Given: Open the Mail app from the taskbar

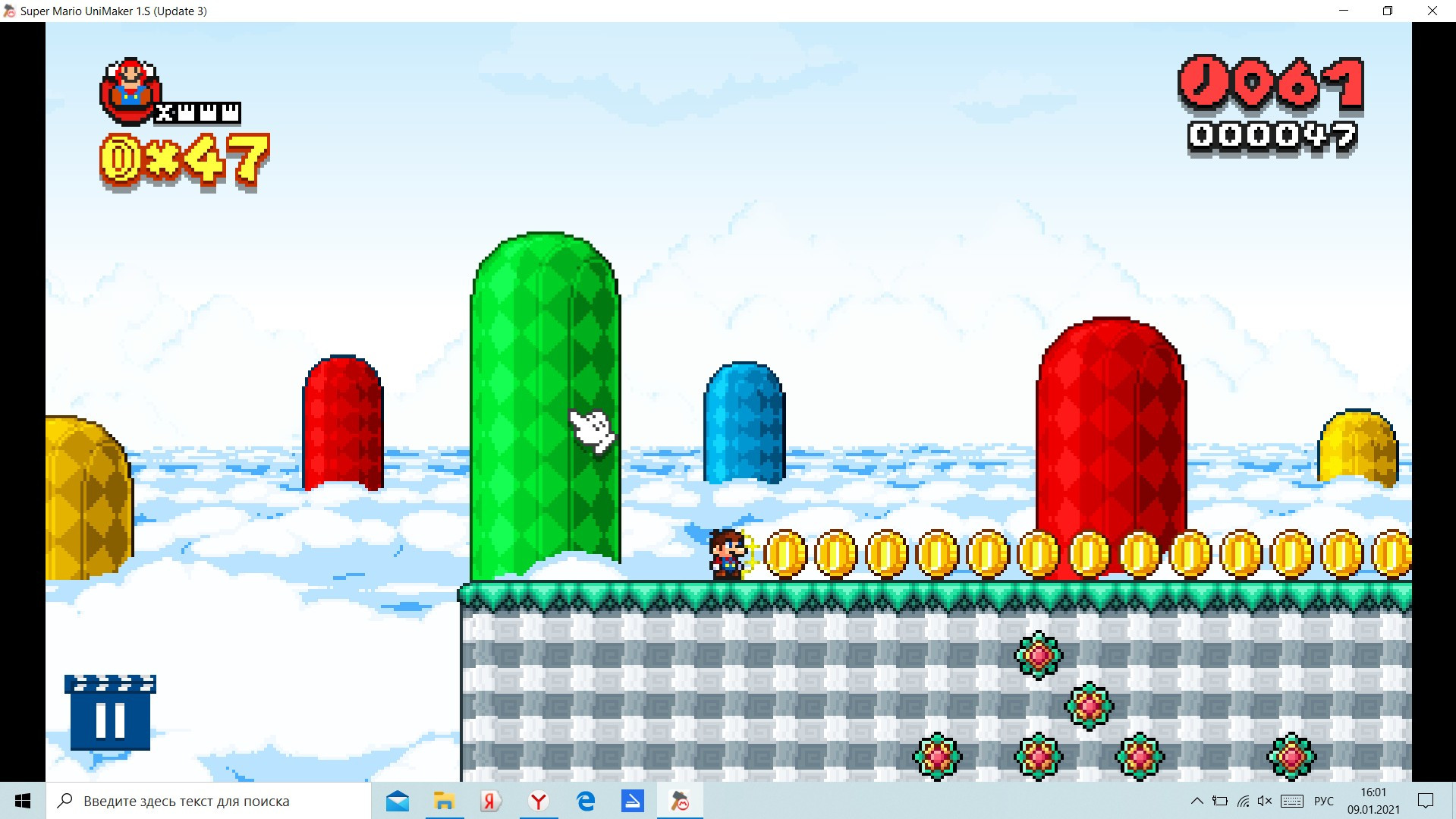Looking at the screenshot, I should [x=398, y=801].
